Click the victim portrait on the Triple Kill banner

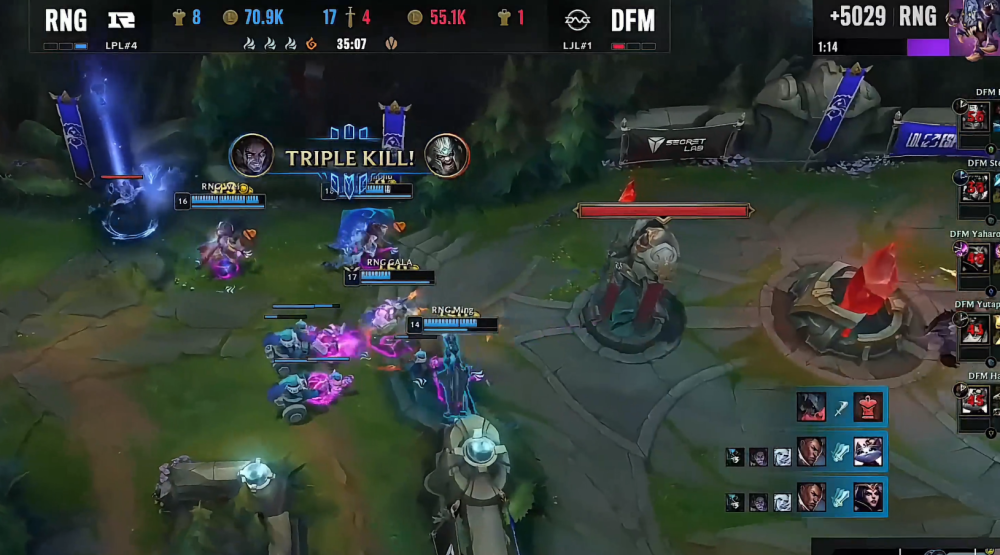click(x=447, y=155)
